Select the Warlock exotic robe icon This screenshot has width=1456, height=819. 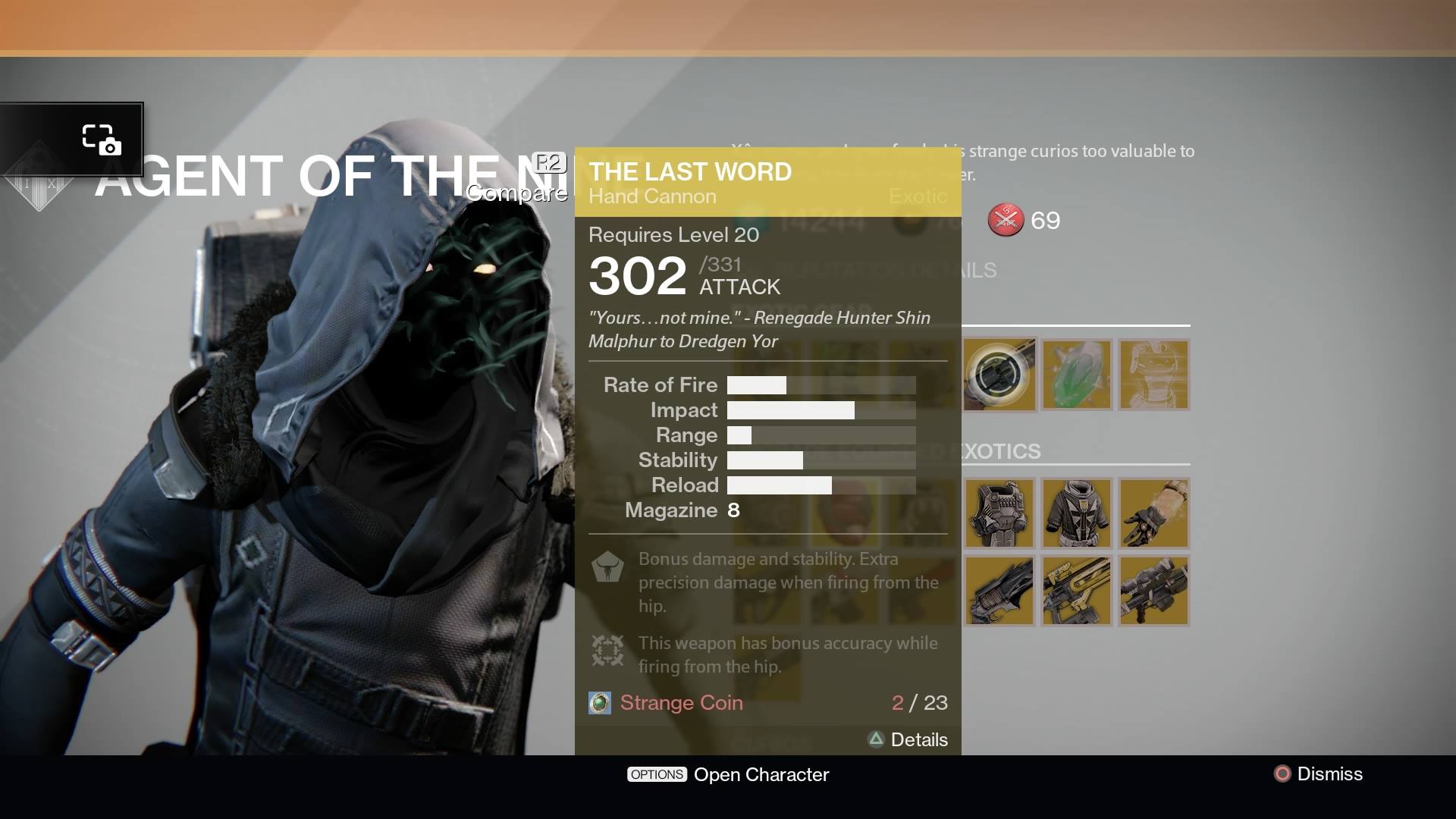click(x=1078, y=513)
